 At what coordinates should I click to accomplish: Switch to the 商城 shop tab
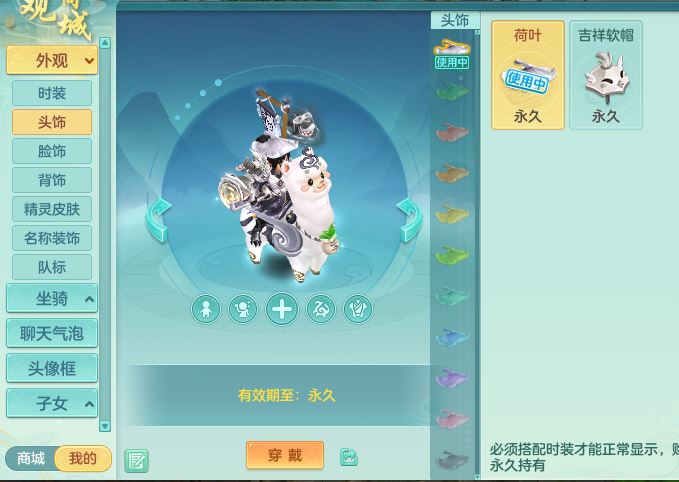tap(31, 458)
